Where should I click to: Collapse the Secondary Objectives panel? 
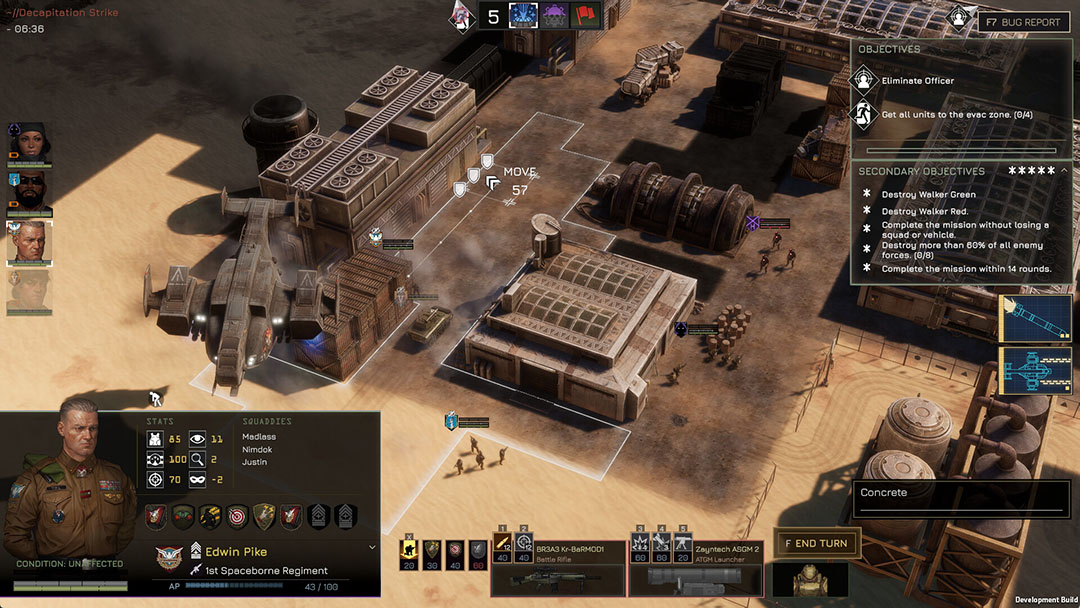tap(1065, 171)
